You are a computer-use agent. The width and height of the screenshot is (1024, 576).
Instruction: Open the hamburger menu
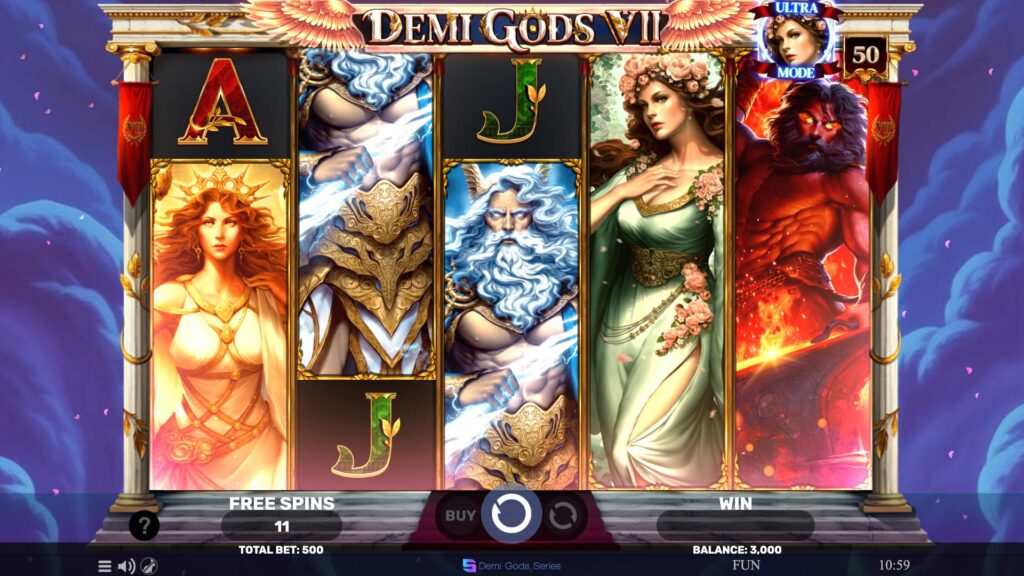[x=104, y=566]
